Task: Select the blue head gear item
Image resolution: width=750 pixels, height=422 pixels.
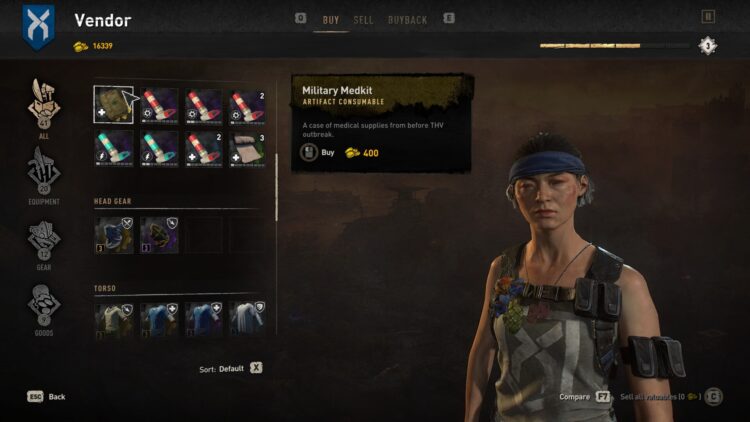Action: pos(113,235)
